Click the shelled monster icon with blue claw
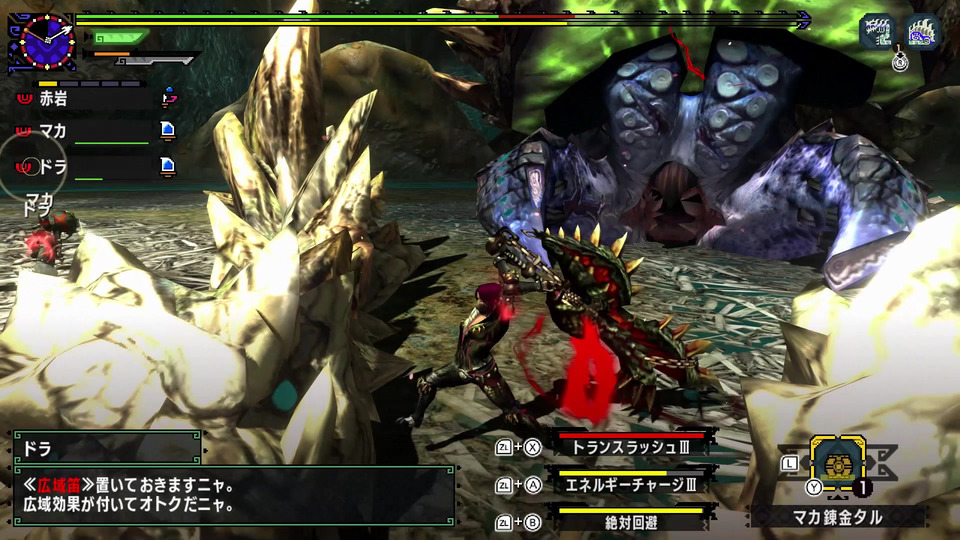 (923, 30)
